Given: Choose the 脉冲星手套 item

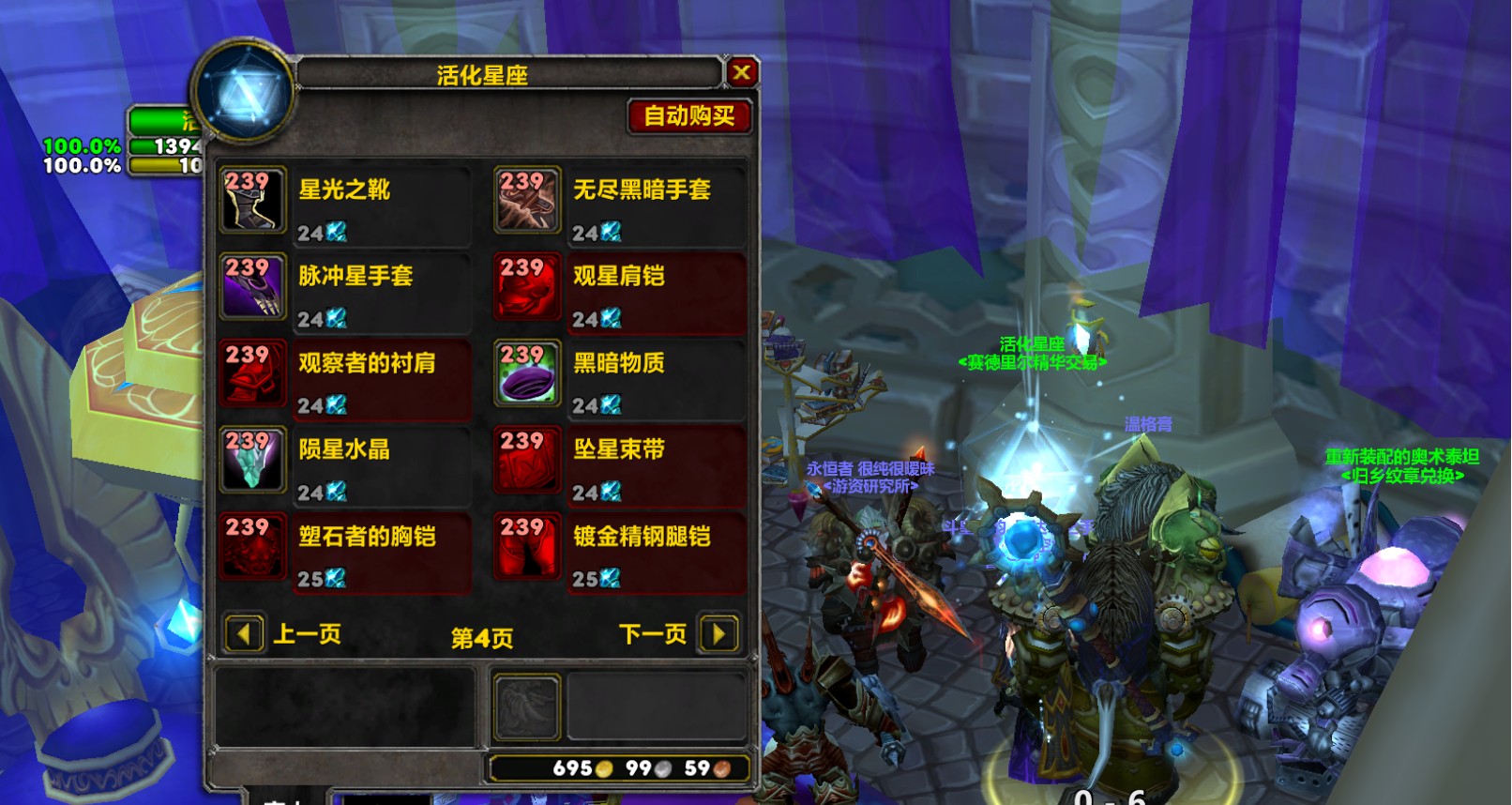Looking at the screenshot, I should pos(253,286).
